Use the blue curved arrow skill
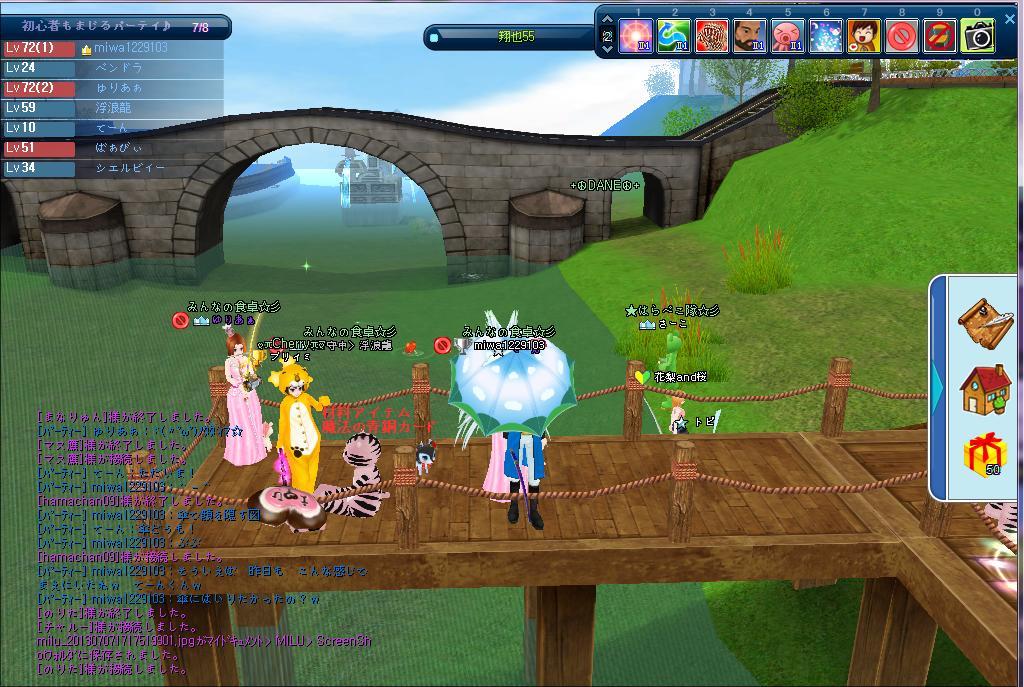Image resolution: width=1024 pixels, height=687 pixels. click(674, 37)
